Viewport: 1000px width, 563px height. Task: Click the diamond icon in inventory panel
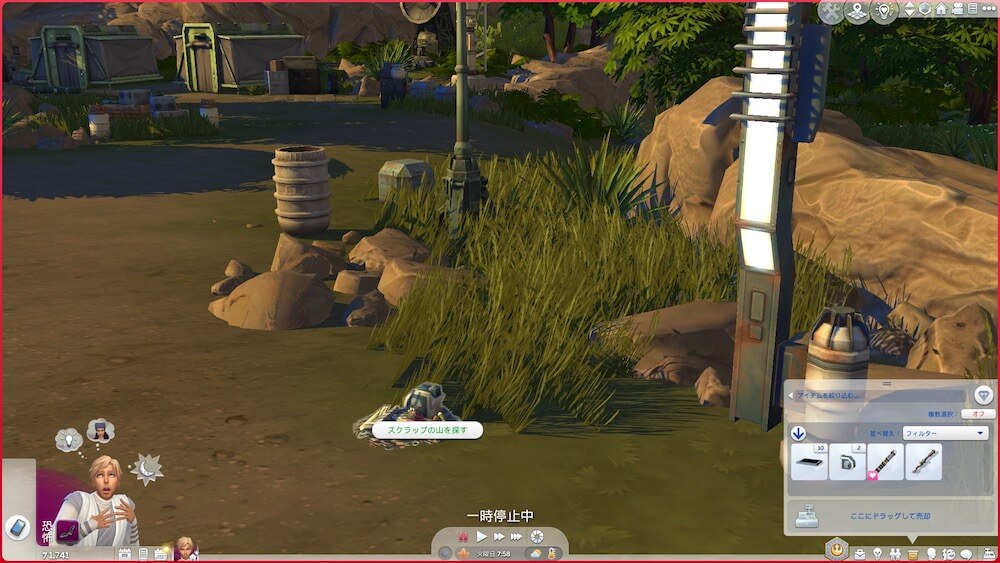[x=983, y=395]
